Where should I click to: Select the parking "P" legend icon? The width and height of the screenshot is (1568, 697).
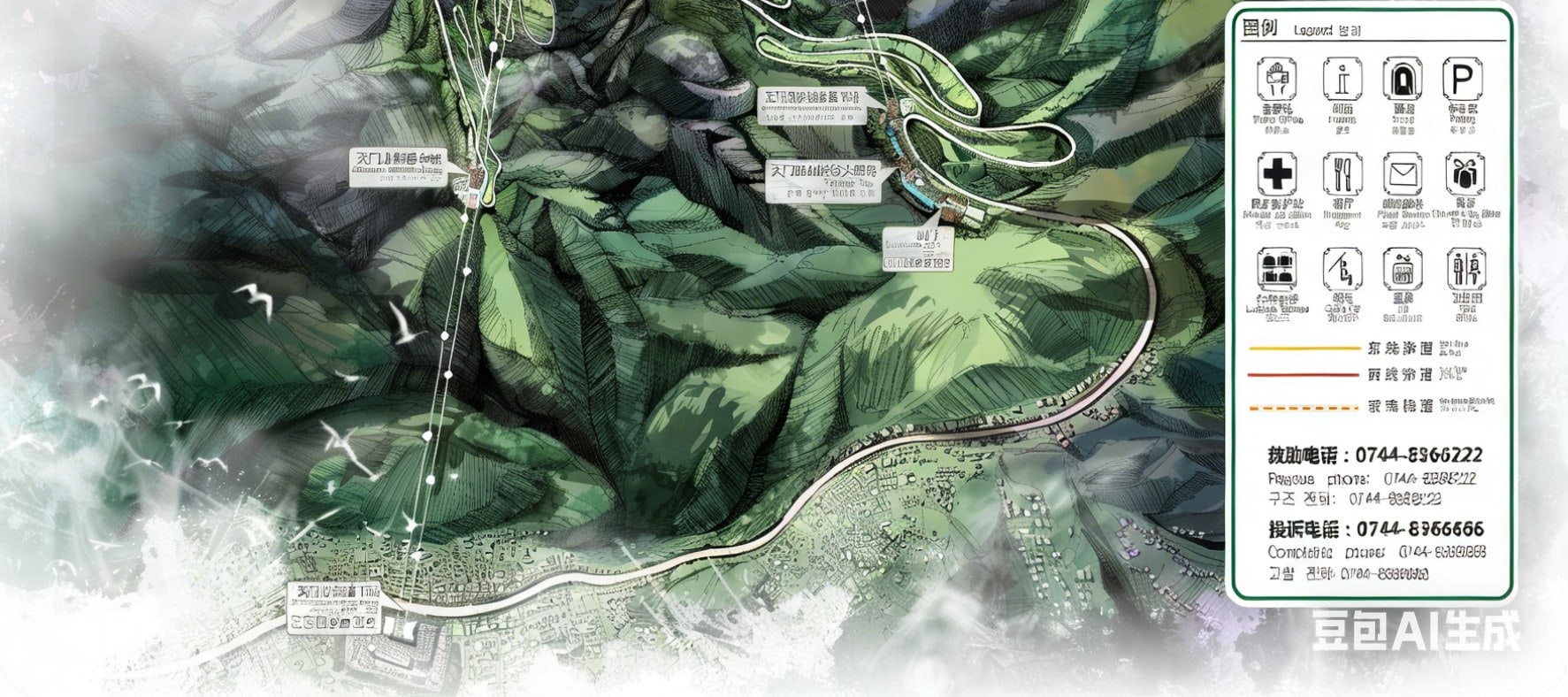(1462, 80)
